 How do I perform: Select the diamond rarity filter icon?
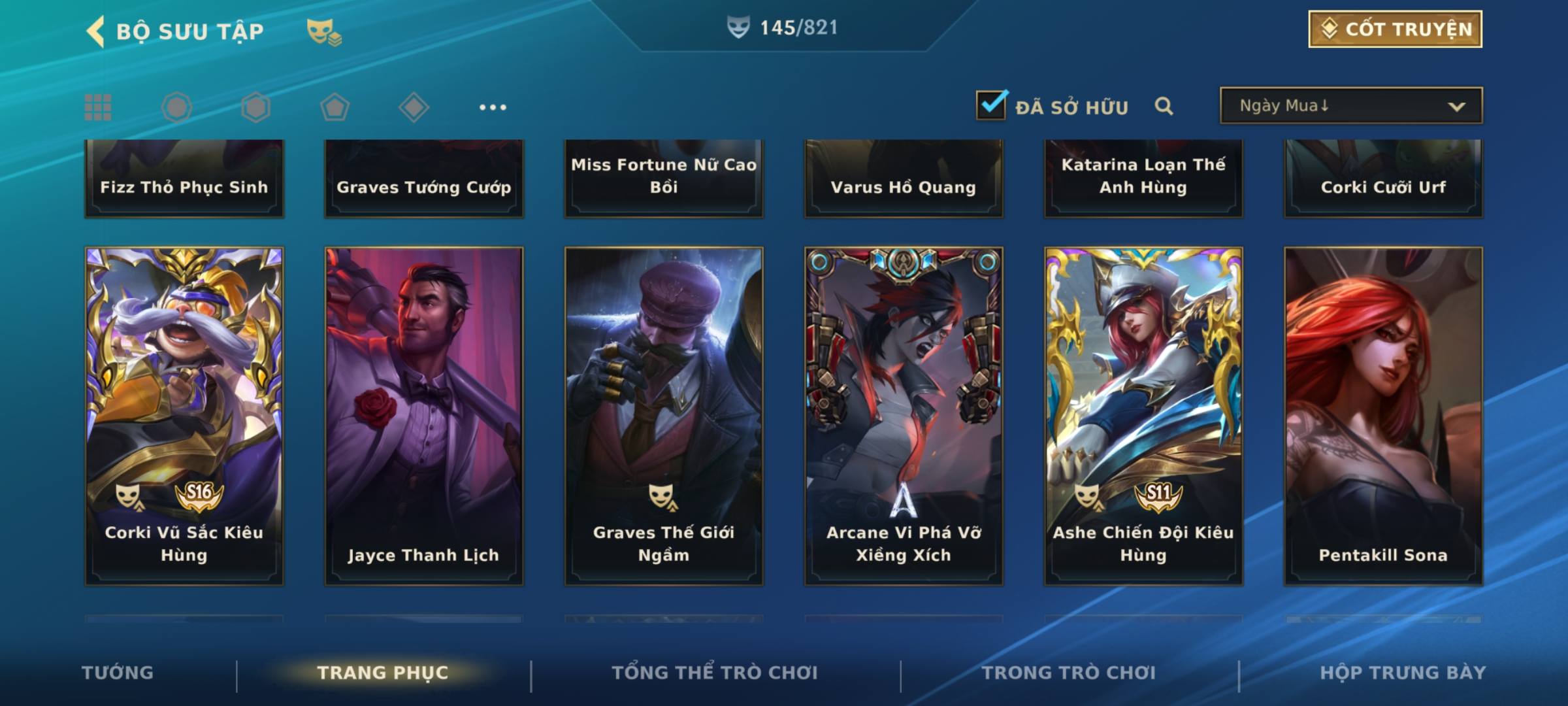[x=414, y=107]
